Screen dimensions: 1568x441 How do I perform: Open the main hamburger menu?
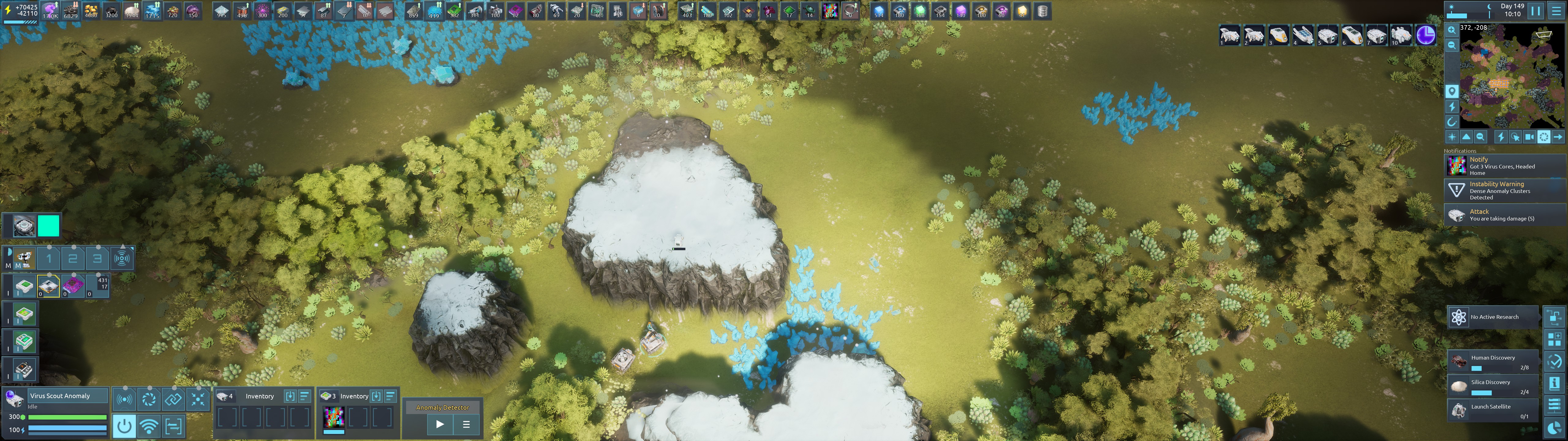1556,10
